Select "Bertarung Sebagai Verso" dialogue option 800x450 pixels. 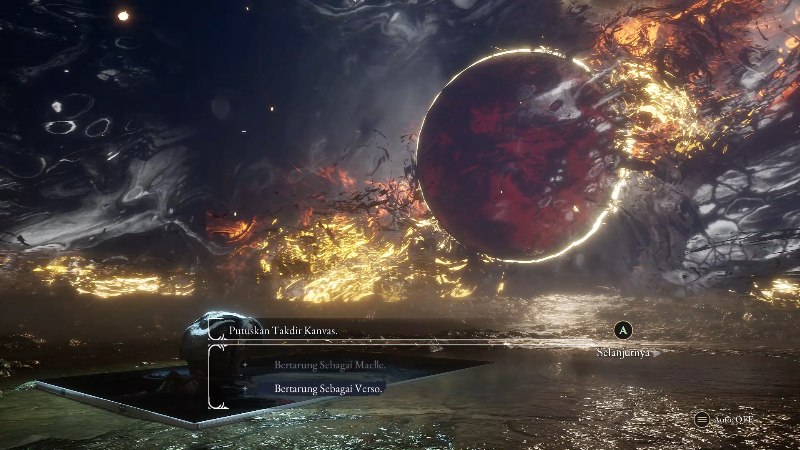[329, 388]
